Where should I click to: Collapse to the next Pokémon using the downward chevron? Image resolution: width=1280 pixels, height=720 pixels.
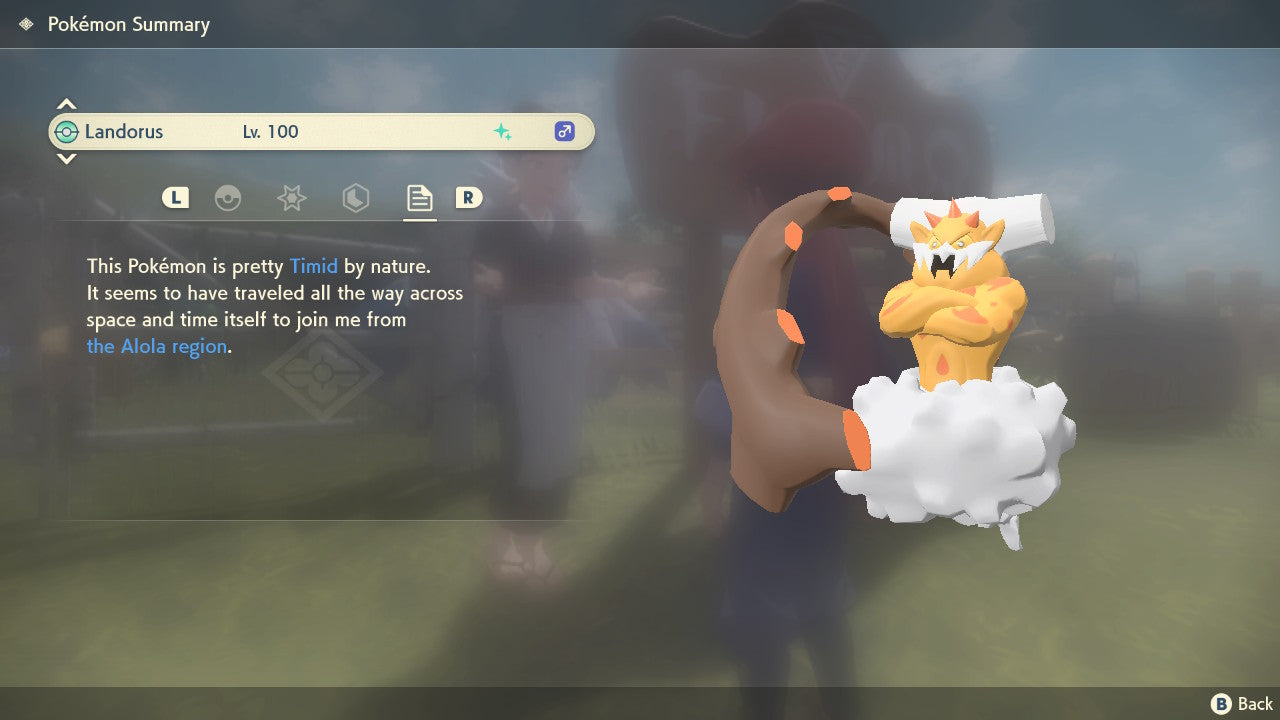(66, 159)
